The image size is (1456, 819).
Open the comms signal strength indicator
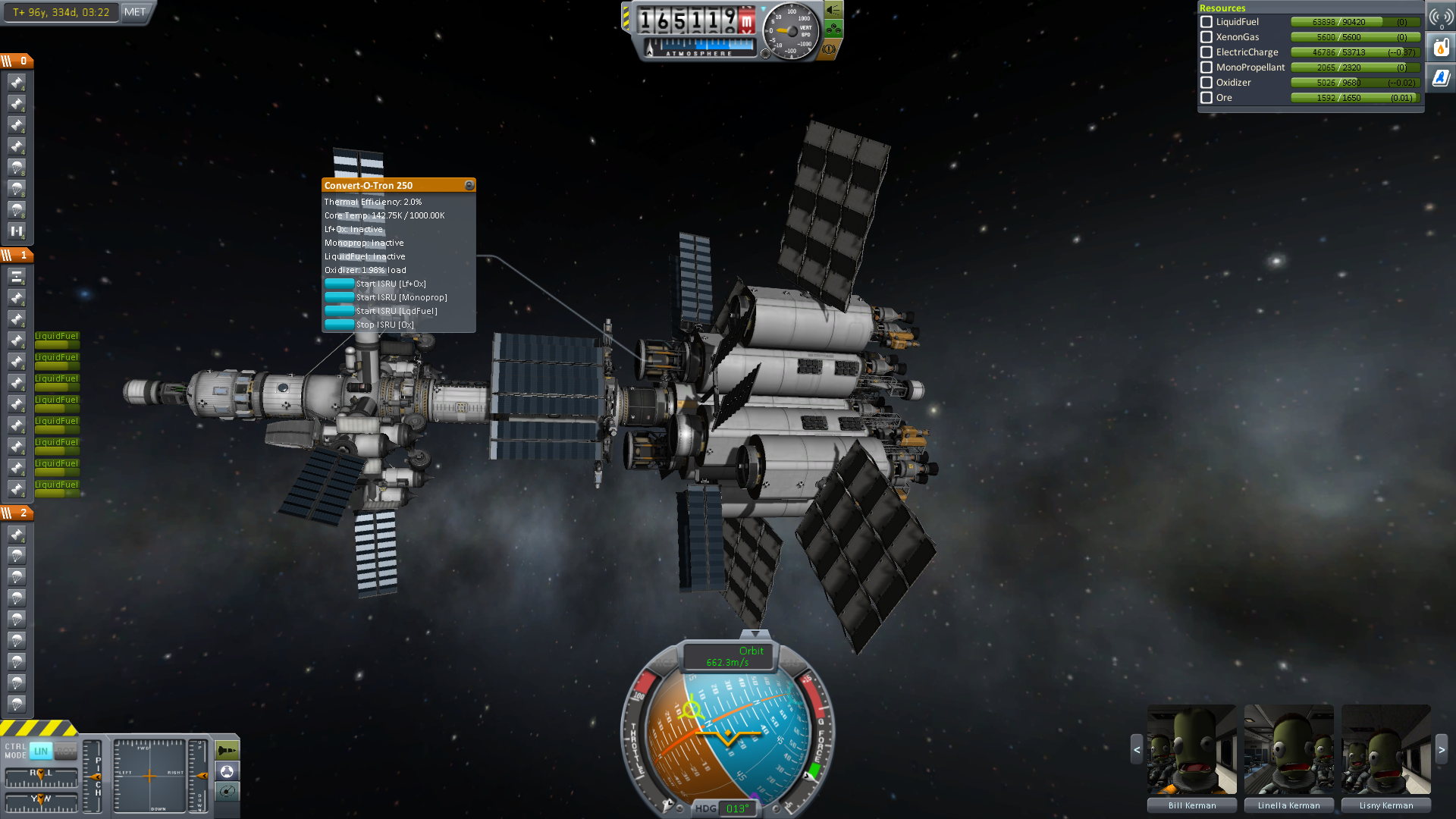1441,17
